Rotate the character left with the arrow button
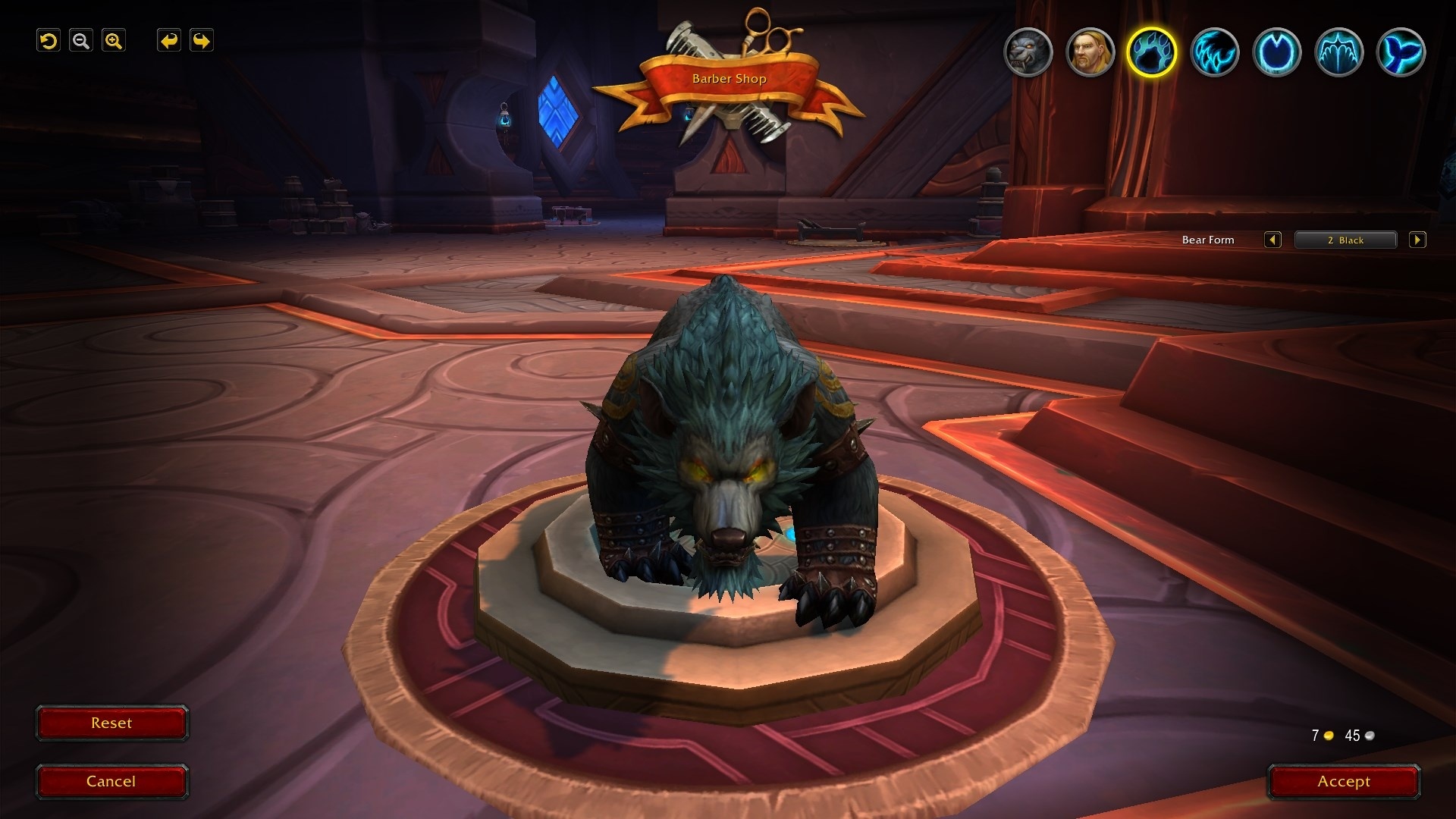 click(169, 41)
